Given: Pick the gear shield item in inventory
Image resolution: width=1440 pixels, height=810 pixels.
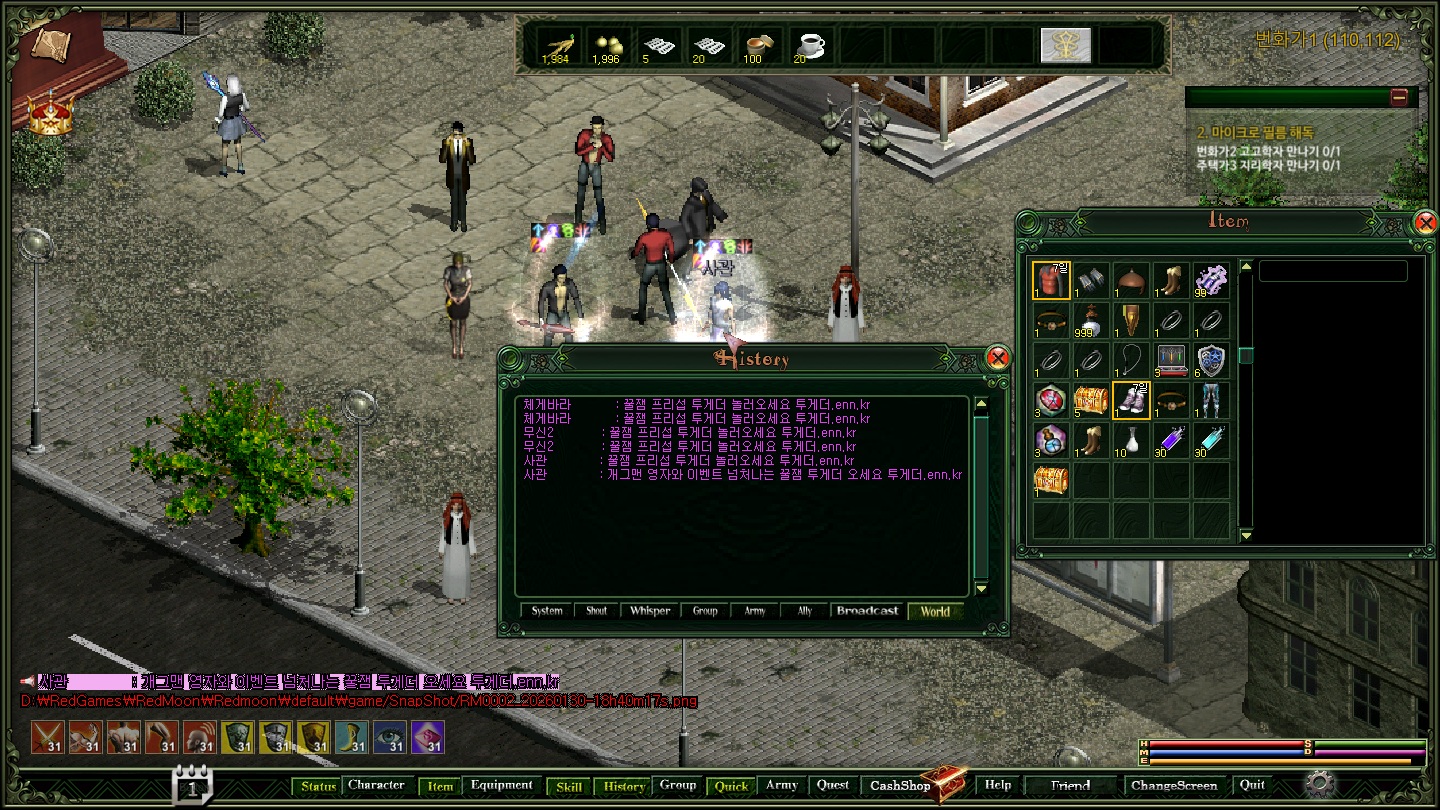Looking at the screenshot, I should click(x=1211, y=361).
